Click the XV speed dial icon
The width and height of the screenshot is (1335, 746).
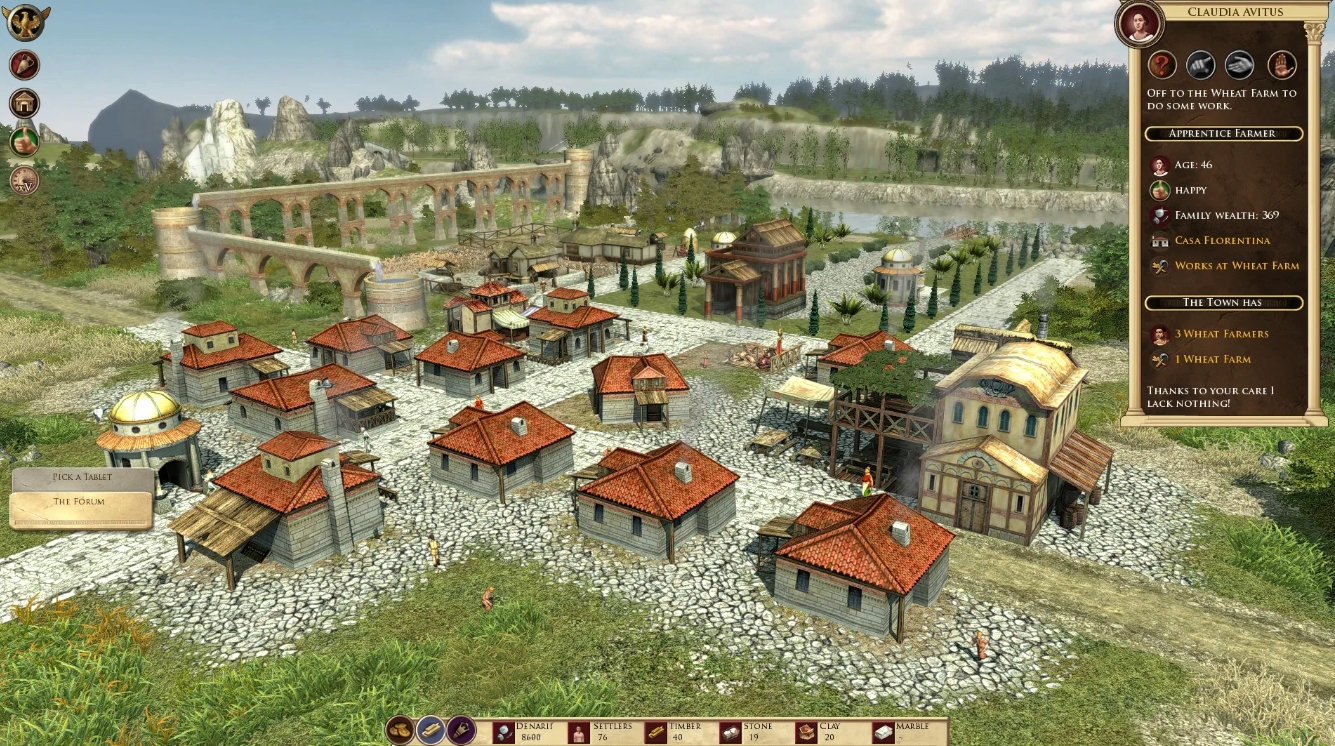[22, 178]
